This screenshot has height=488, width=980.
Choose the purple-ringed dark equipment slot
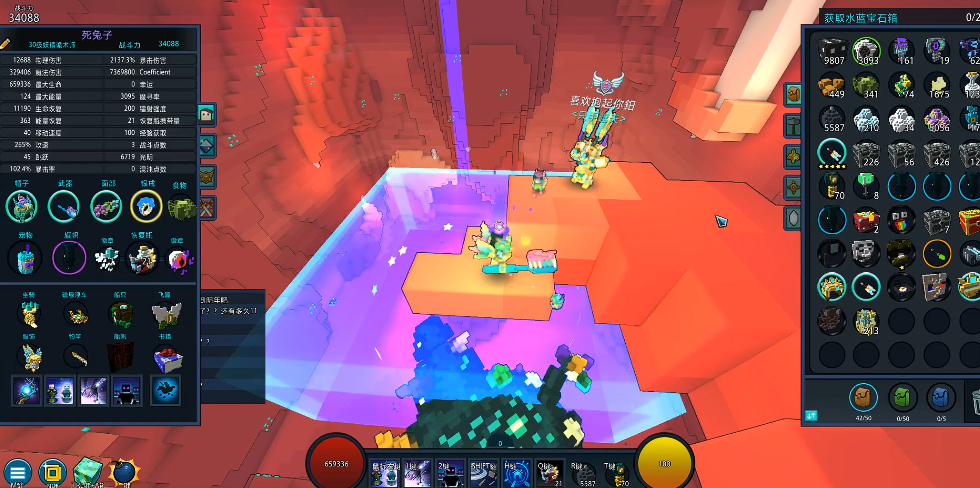point(68,257)
